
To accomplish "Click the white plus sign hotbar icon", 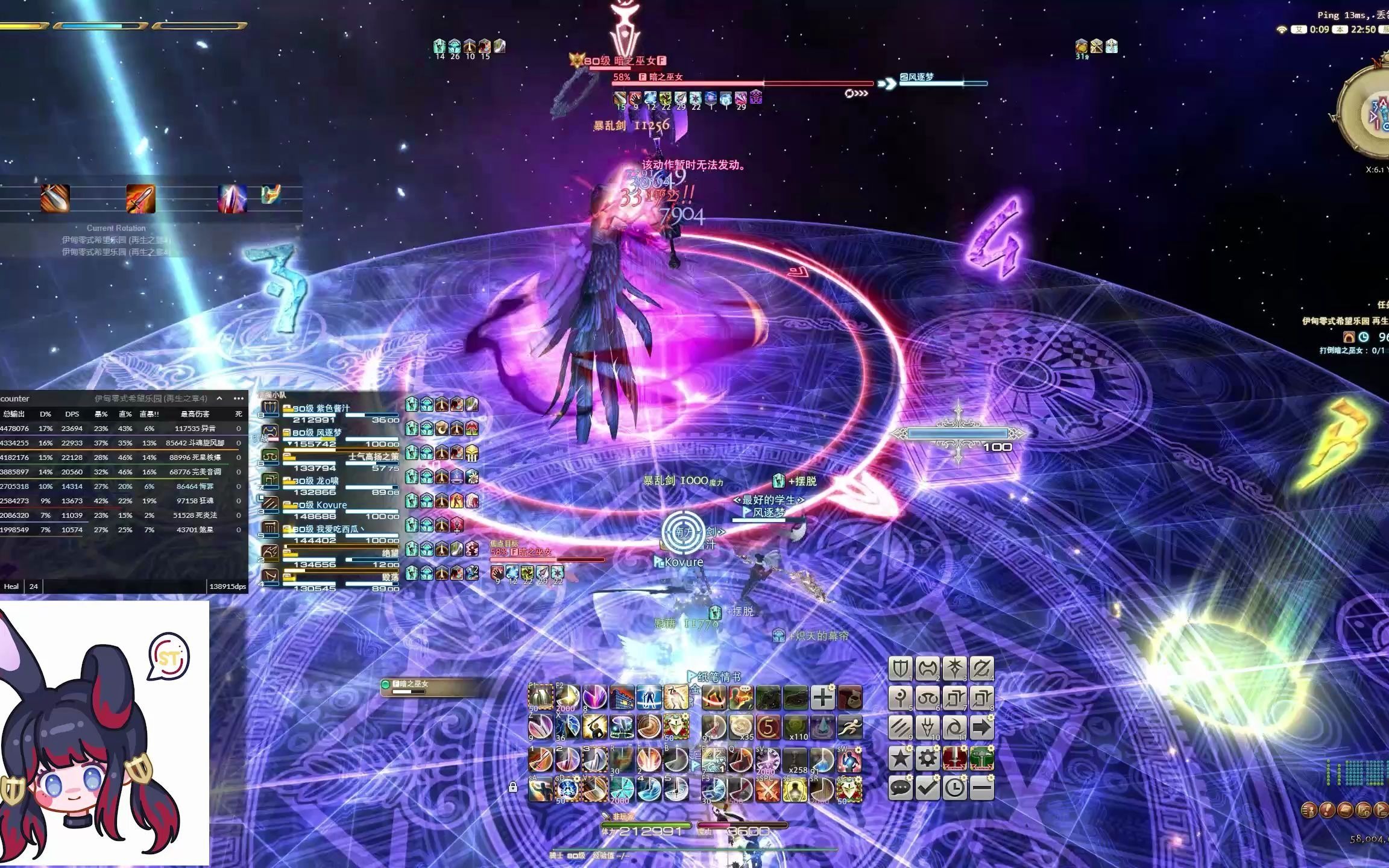I will coord(822,697).
